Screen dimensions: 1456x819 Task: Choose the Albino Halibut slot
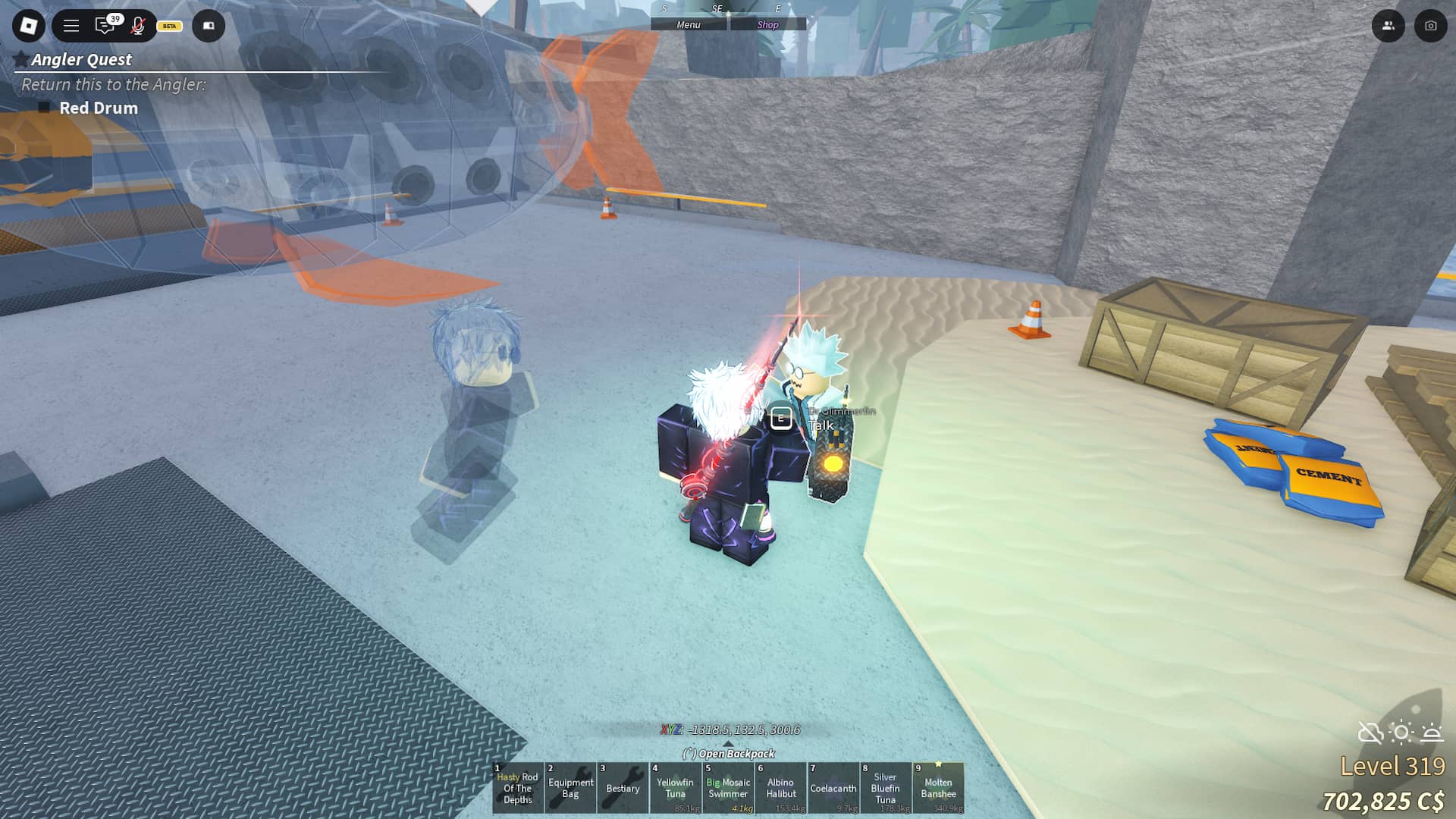click(780, 788)
